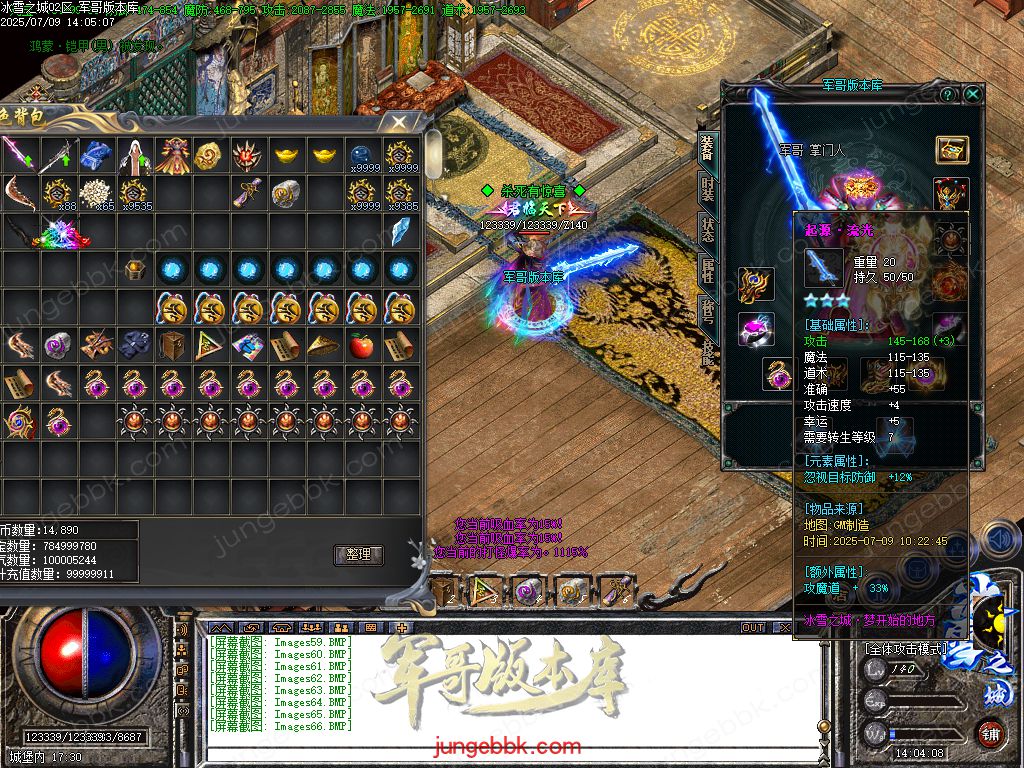This screenshot has width=1024, height=768.
Task: Click the OUT button above the chat
Action: (x=753, y=628)
